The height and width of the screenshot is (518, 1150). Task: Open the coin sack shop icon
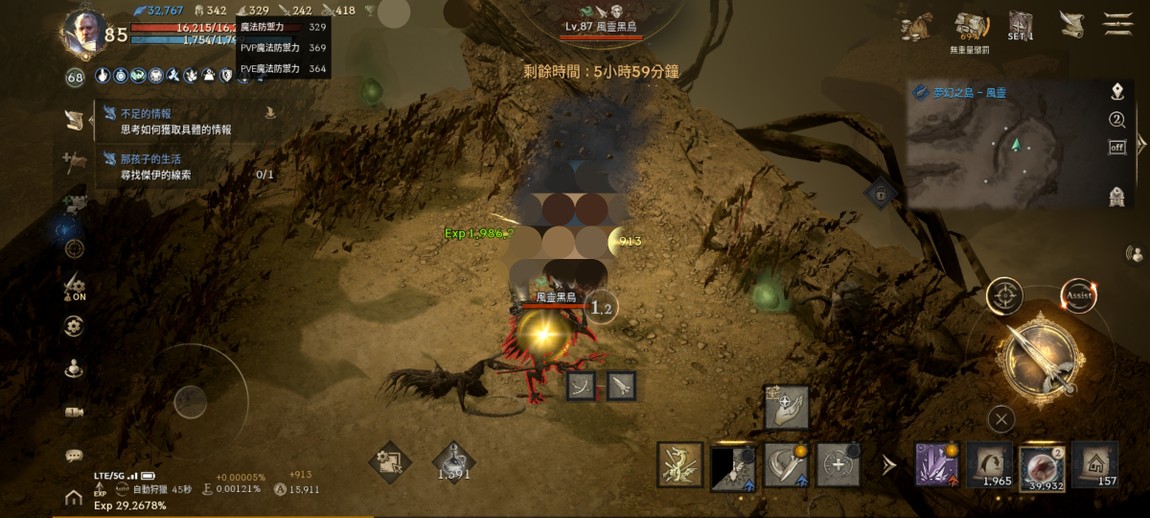[x=916, y=27]
